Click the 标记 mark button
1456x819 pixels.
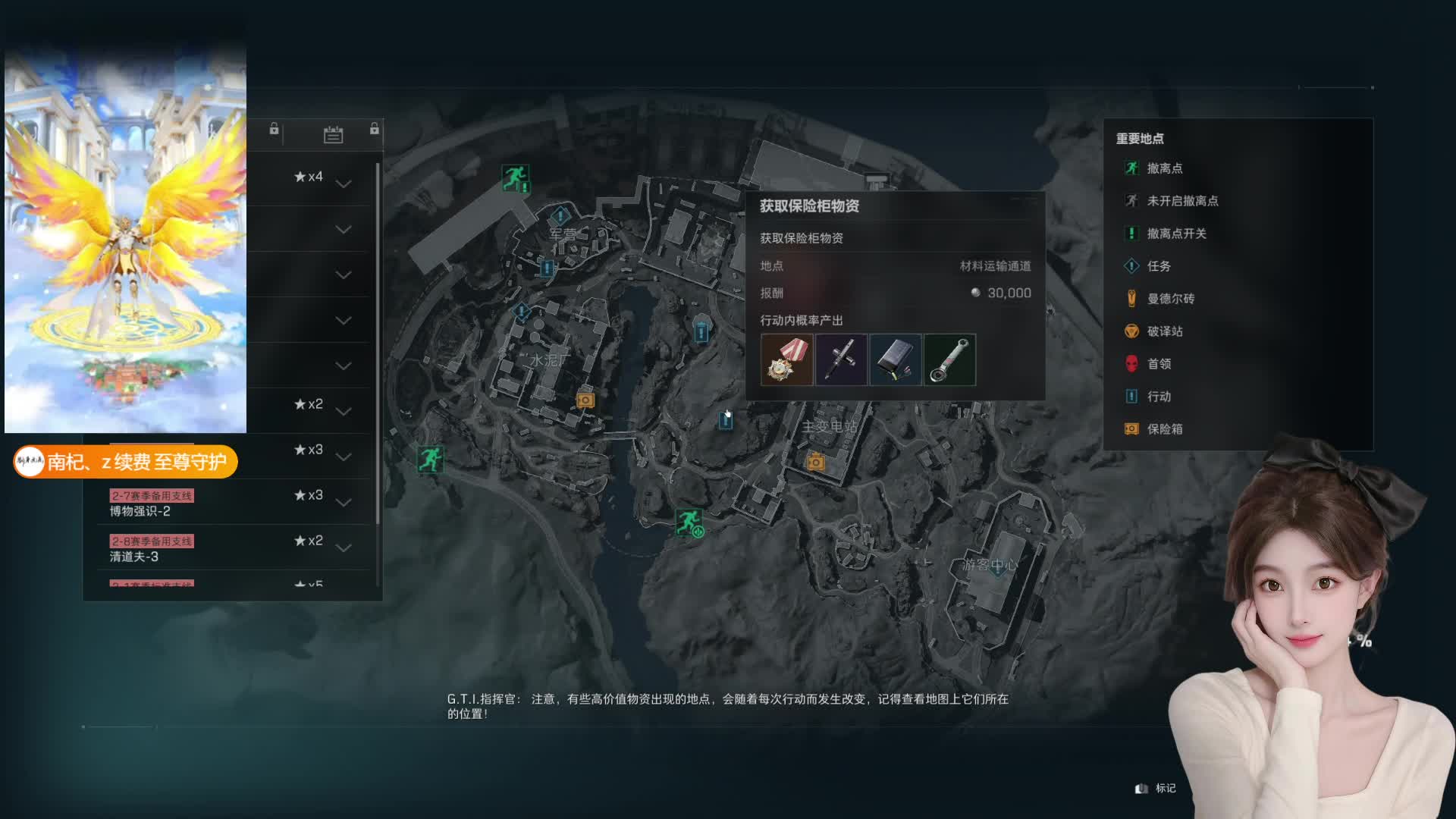[x=1156, y=789]
